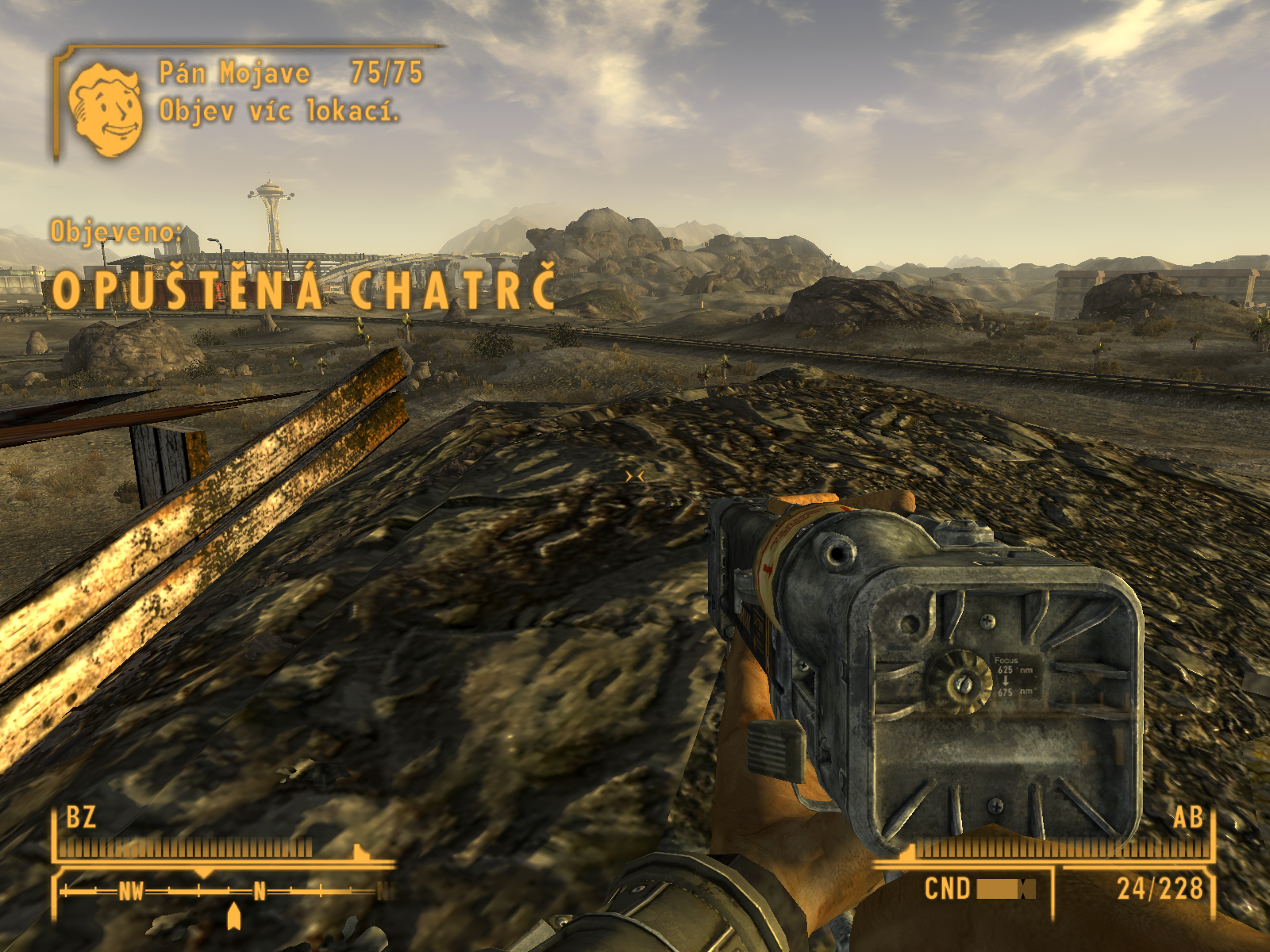The width and height of the screenshot is (1270, 952).
Task: Select the compass strip showing NW and N
Action: click(x=226, y=892)
